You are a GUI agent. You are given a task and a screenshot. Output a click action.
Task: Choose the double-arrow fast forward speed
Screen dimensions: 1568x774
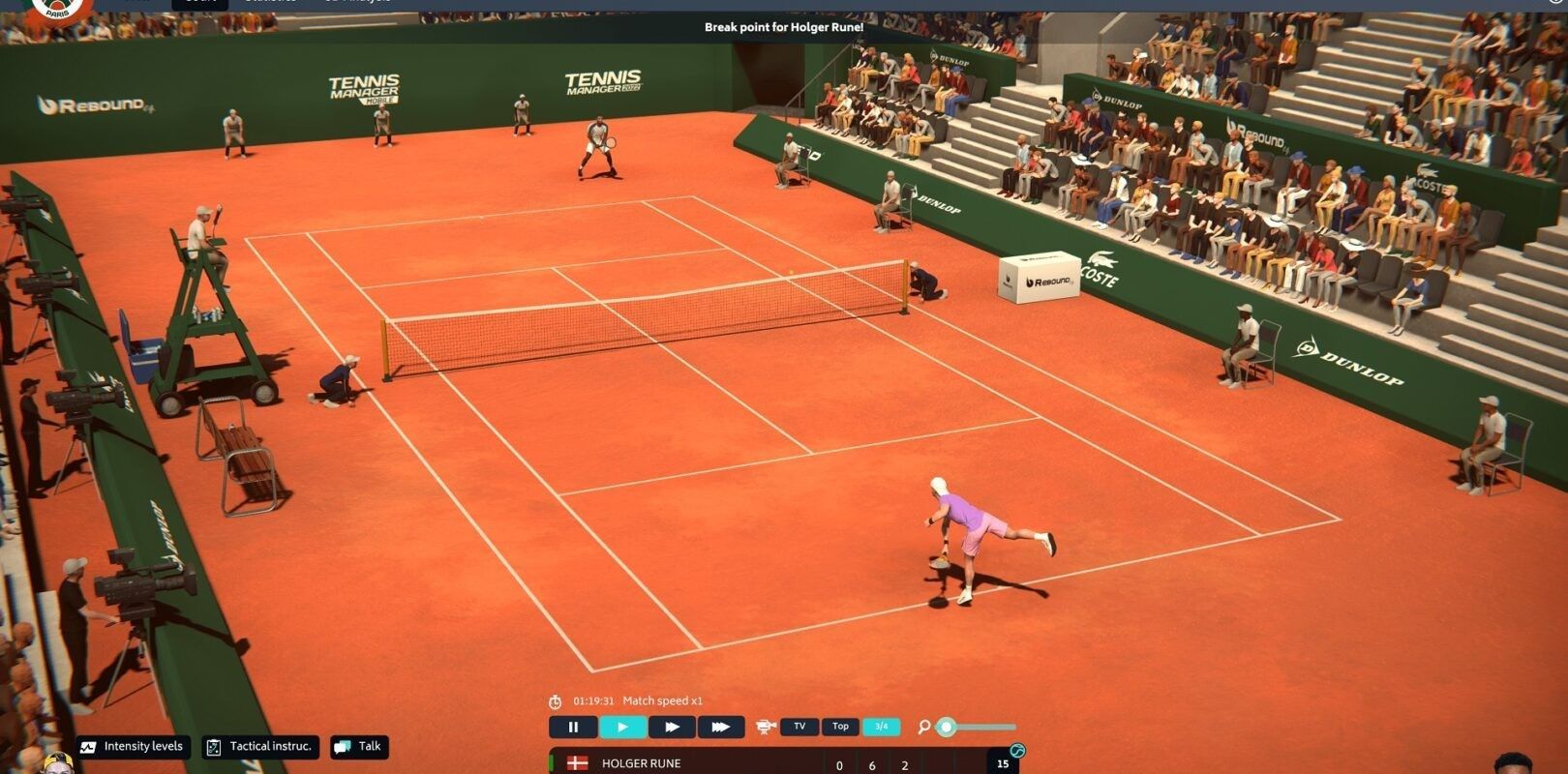click(x=672, y=727)
